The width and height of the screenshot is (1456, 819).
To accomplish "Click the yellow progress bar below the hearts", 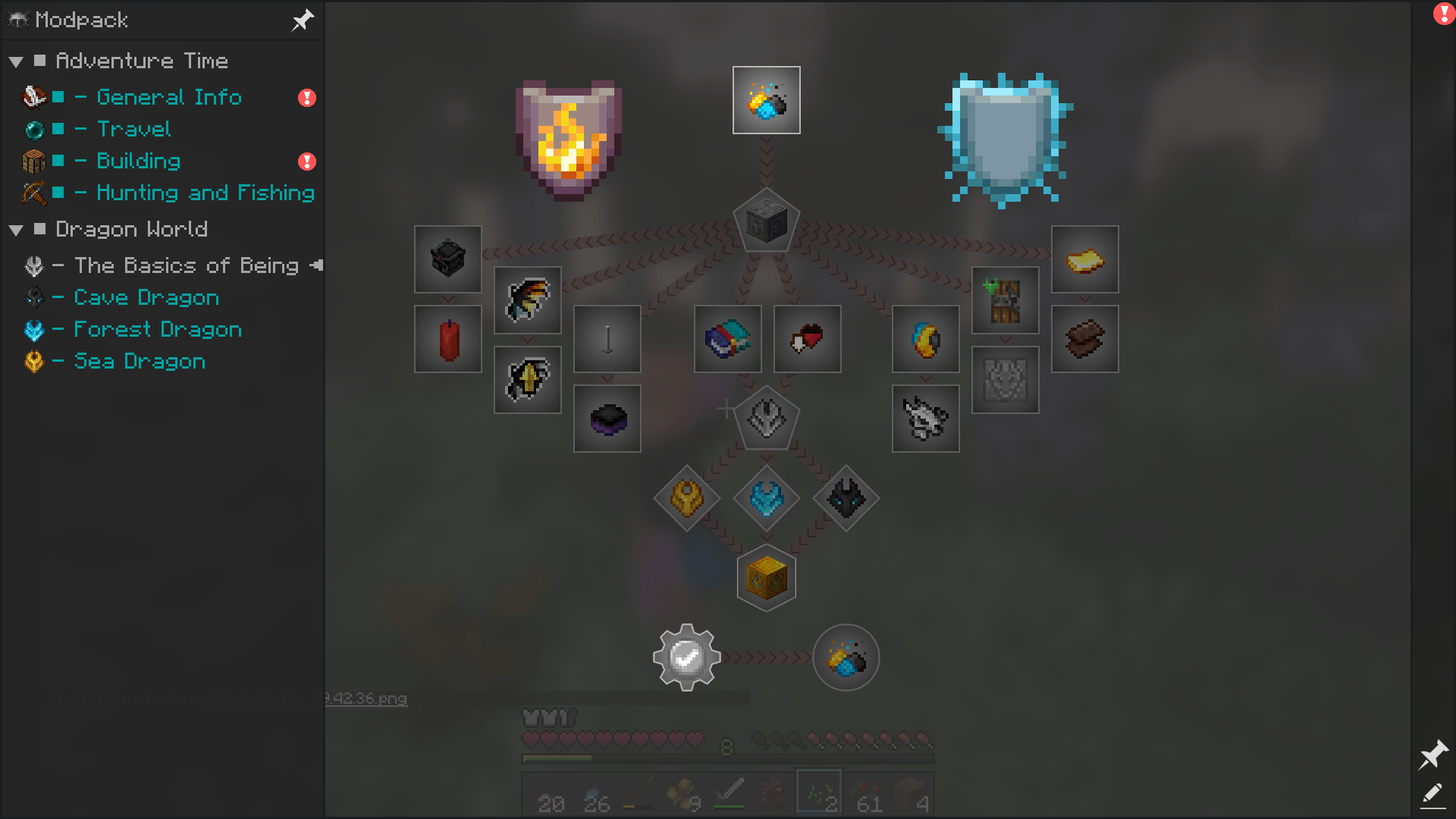I will (558, 757).
